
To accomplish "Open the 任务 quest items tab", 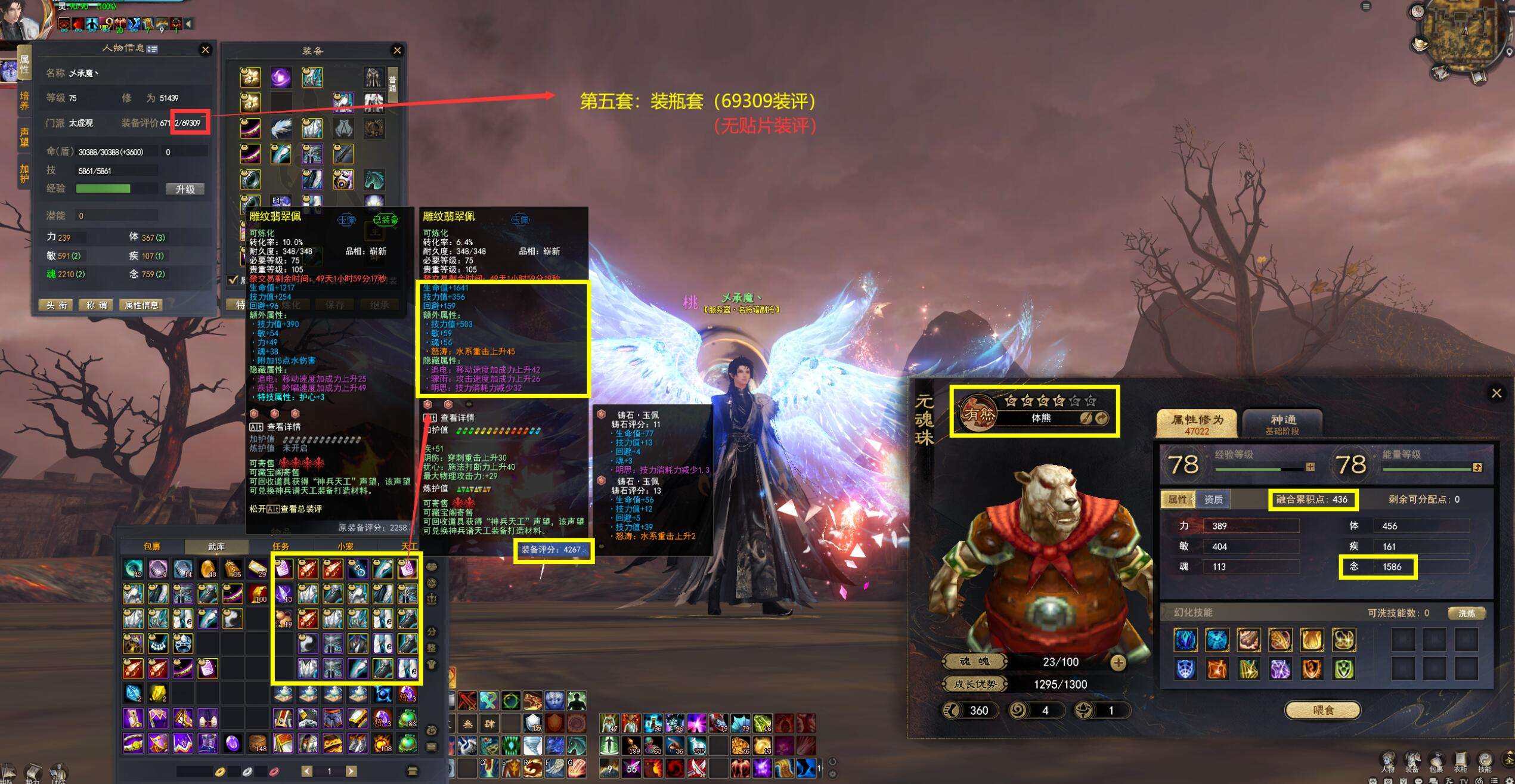I will point(280,546).
